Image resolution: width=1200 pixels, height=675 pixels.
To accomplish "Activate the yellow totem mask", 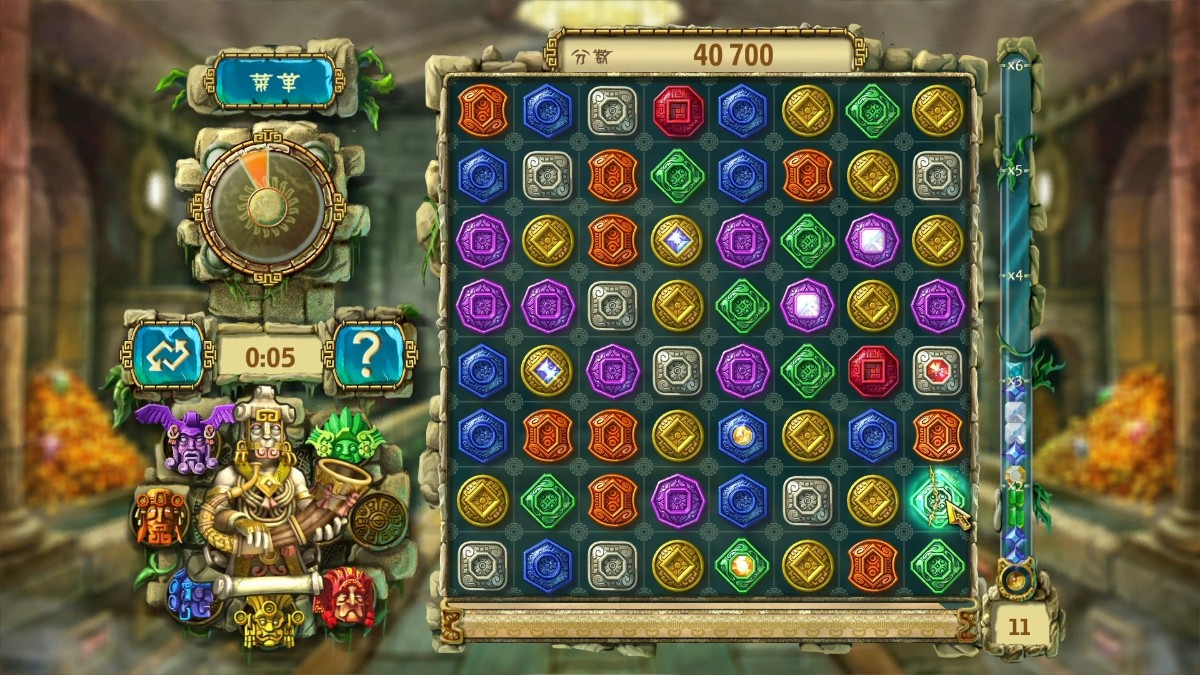I will [x=268, y=620].
